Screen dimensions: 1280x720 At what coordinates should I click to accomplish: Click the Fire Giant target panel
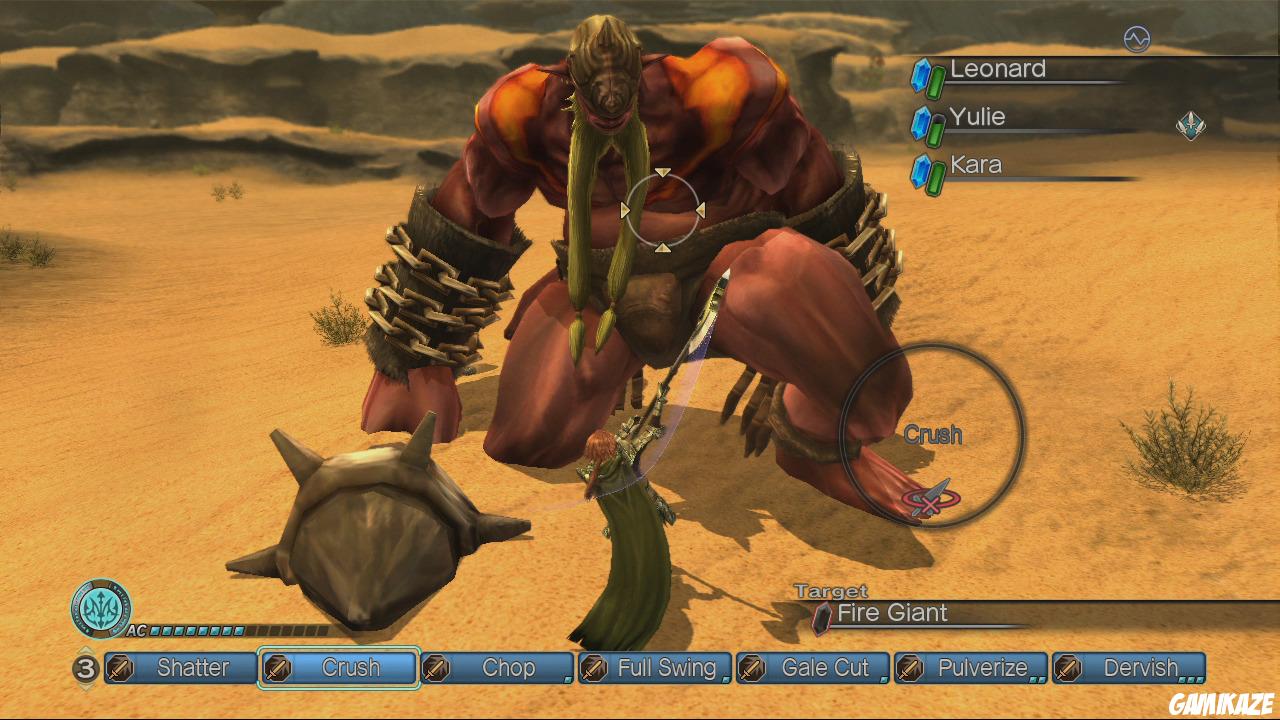[x=891, y=614]
